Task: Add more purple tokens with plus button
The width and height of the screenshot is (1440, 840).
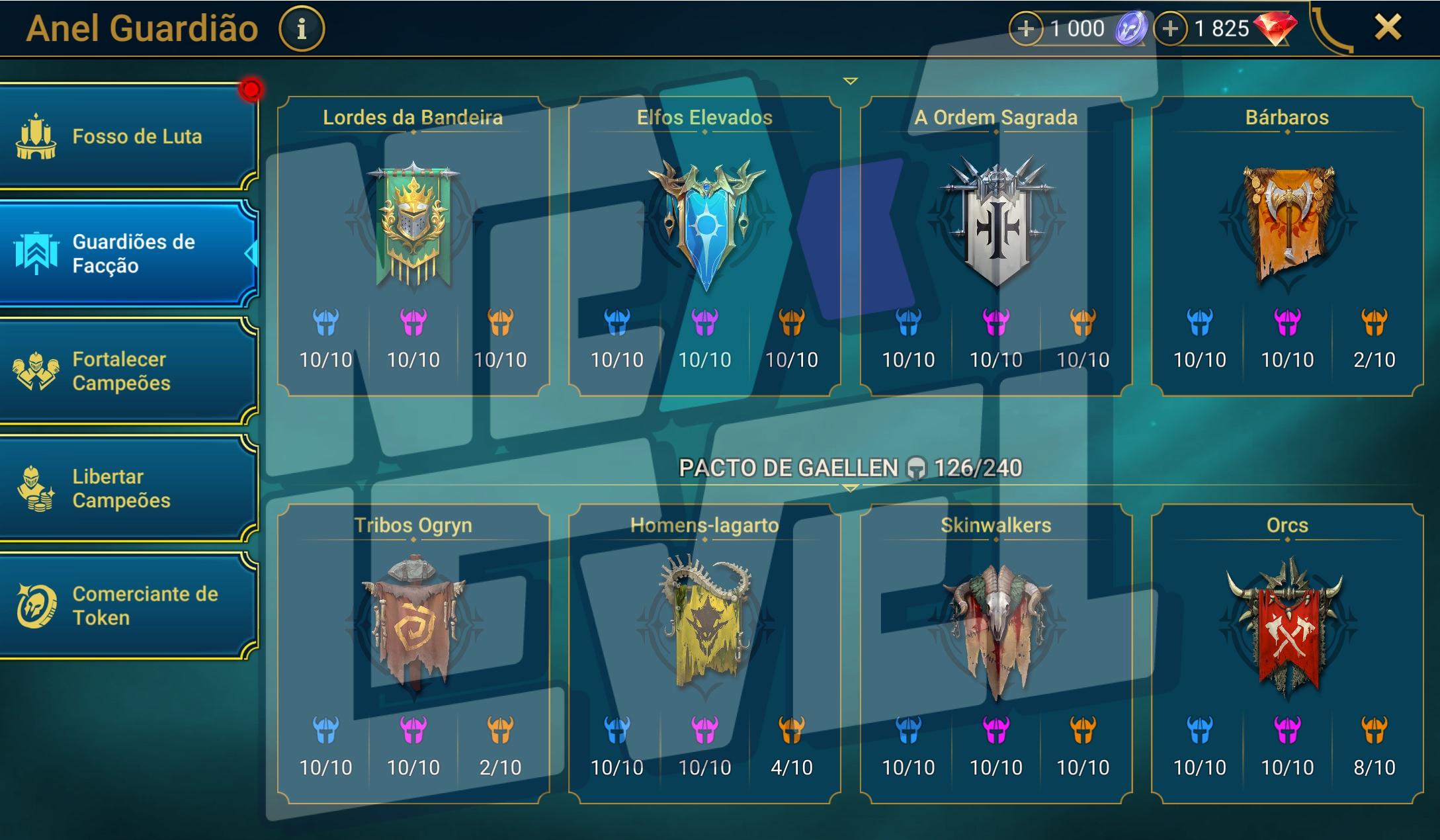Action: click(1025, 29)
